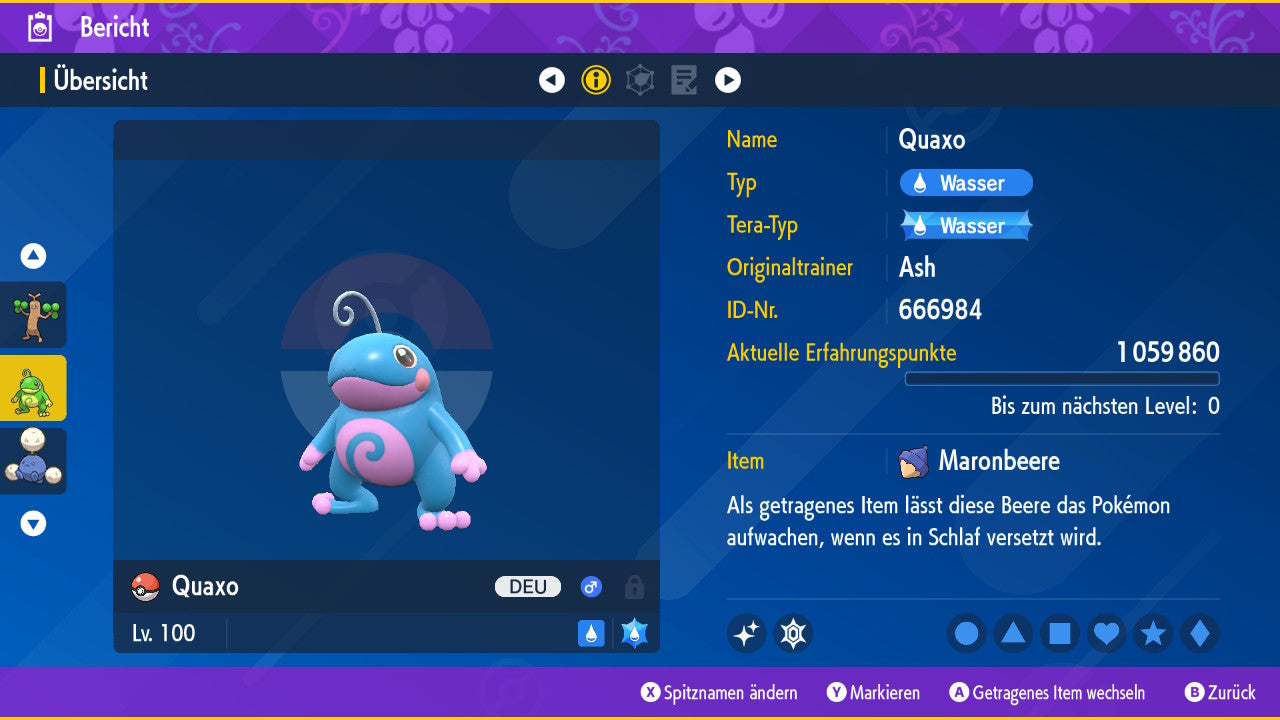Click the snowflake-like mark icon
The image size is (1280, 720).
tap(793, 633)
